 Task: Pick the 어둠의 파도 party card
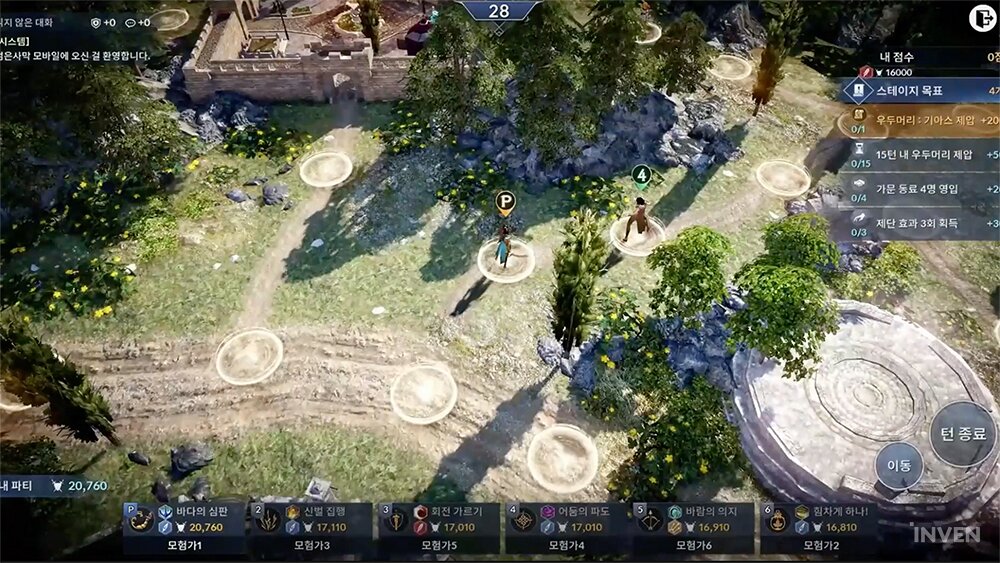565,527
